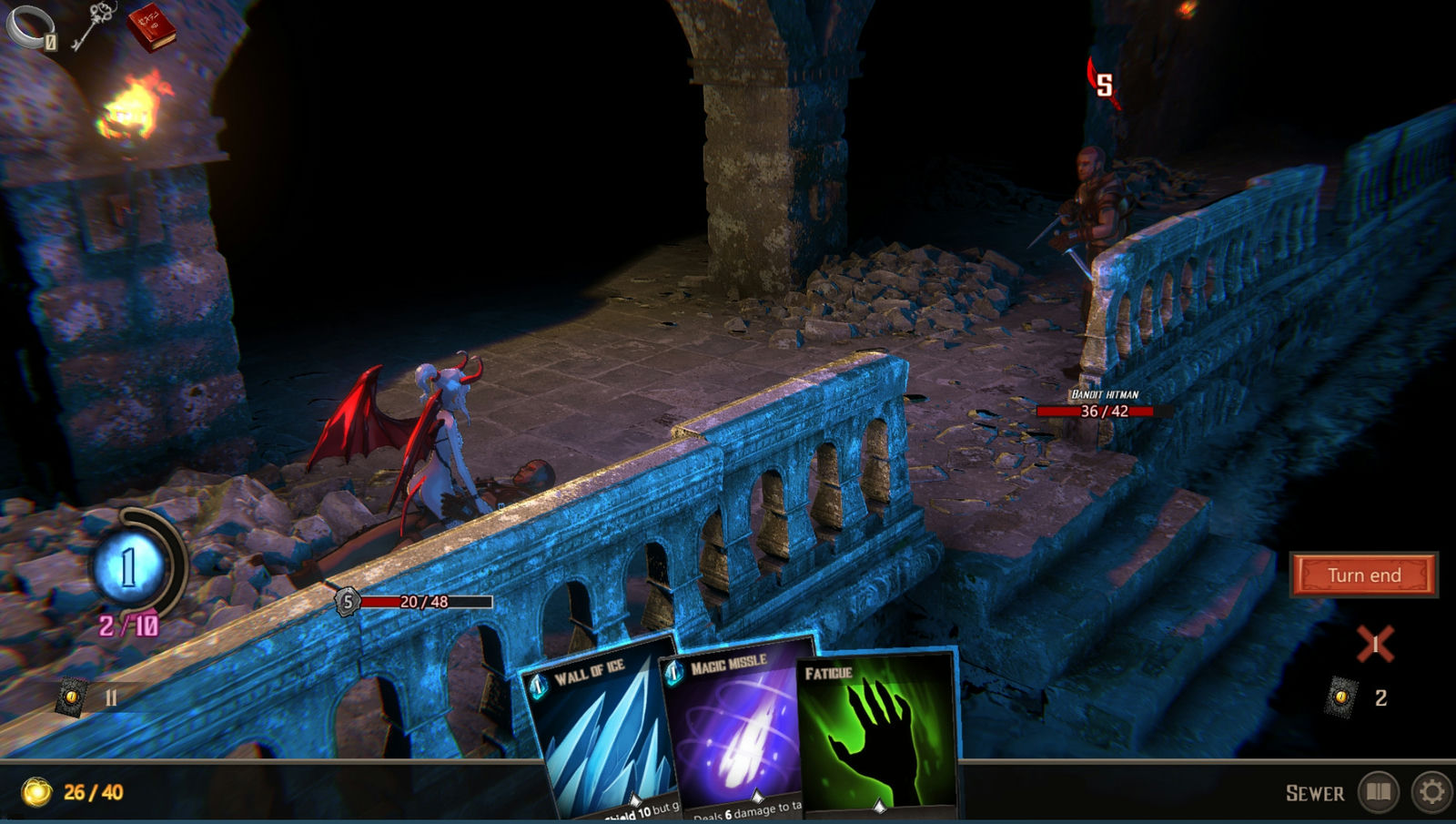Screen dimensions: 1456x824
Task: View the discard pile showing 2
Action: click(1341, 697)
